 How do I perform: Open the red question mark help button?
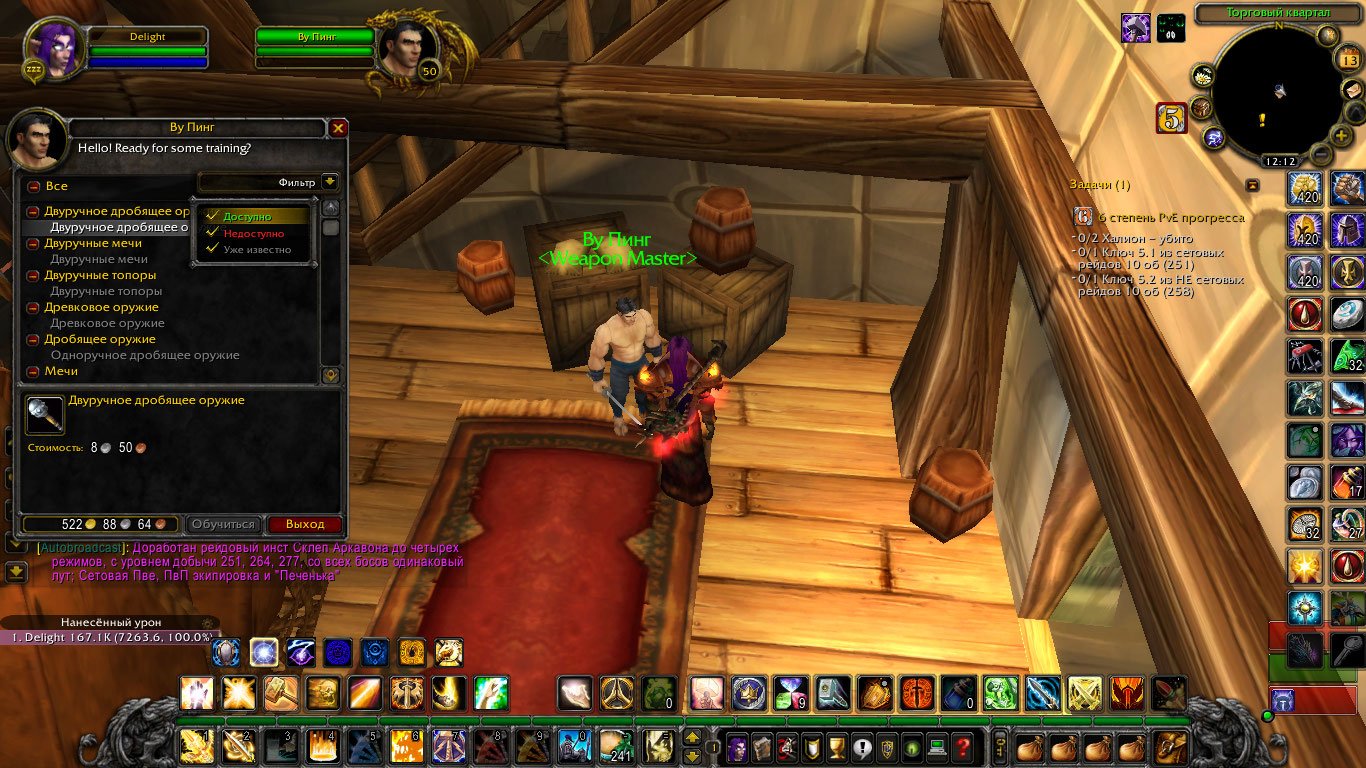(962, 746)
